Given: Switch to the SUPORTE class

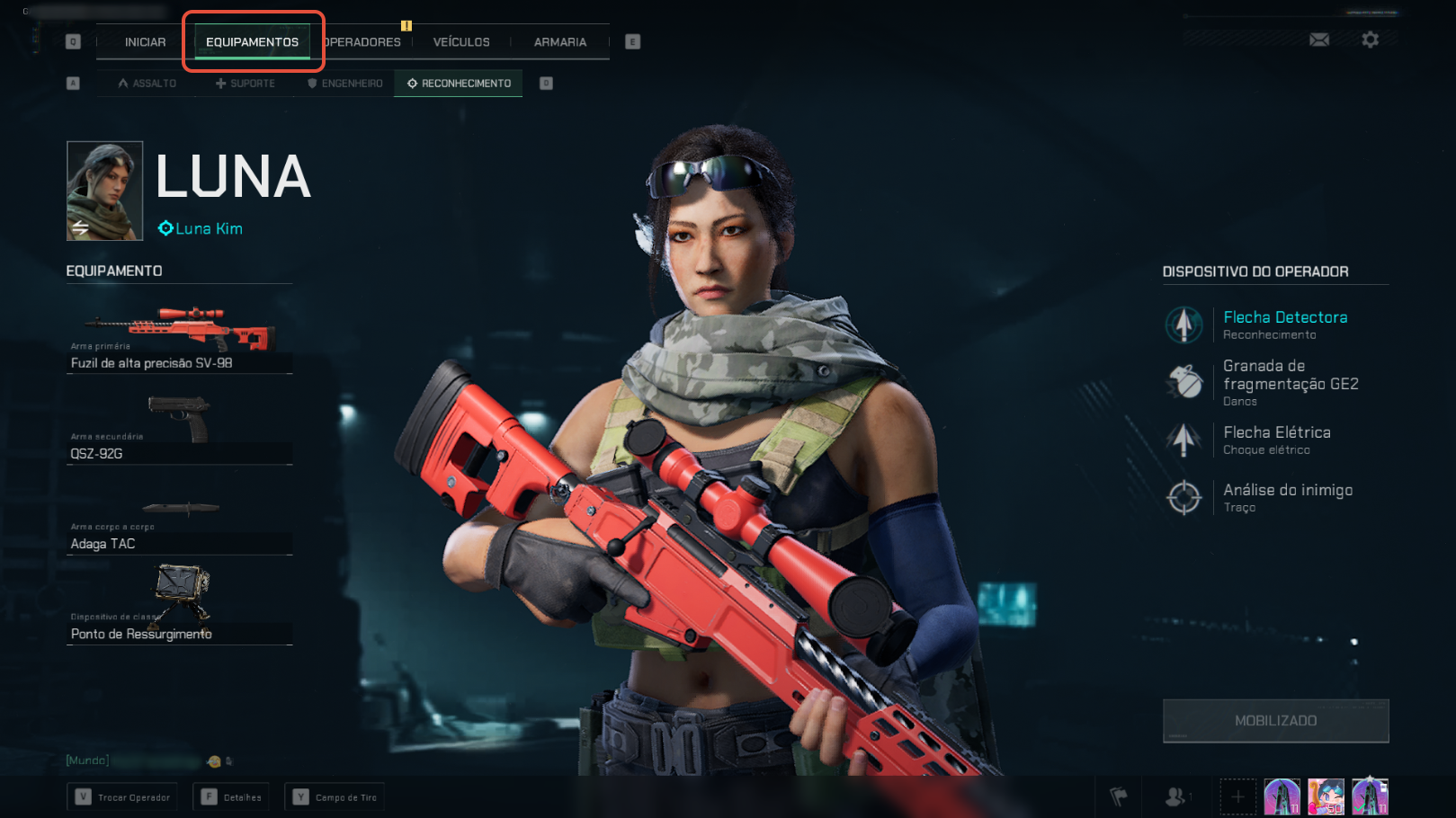Looking at the screenshot, I should click(x=246, y=84).
